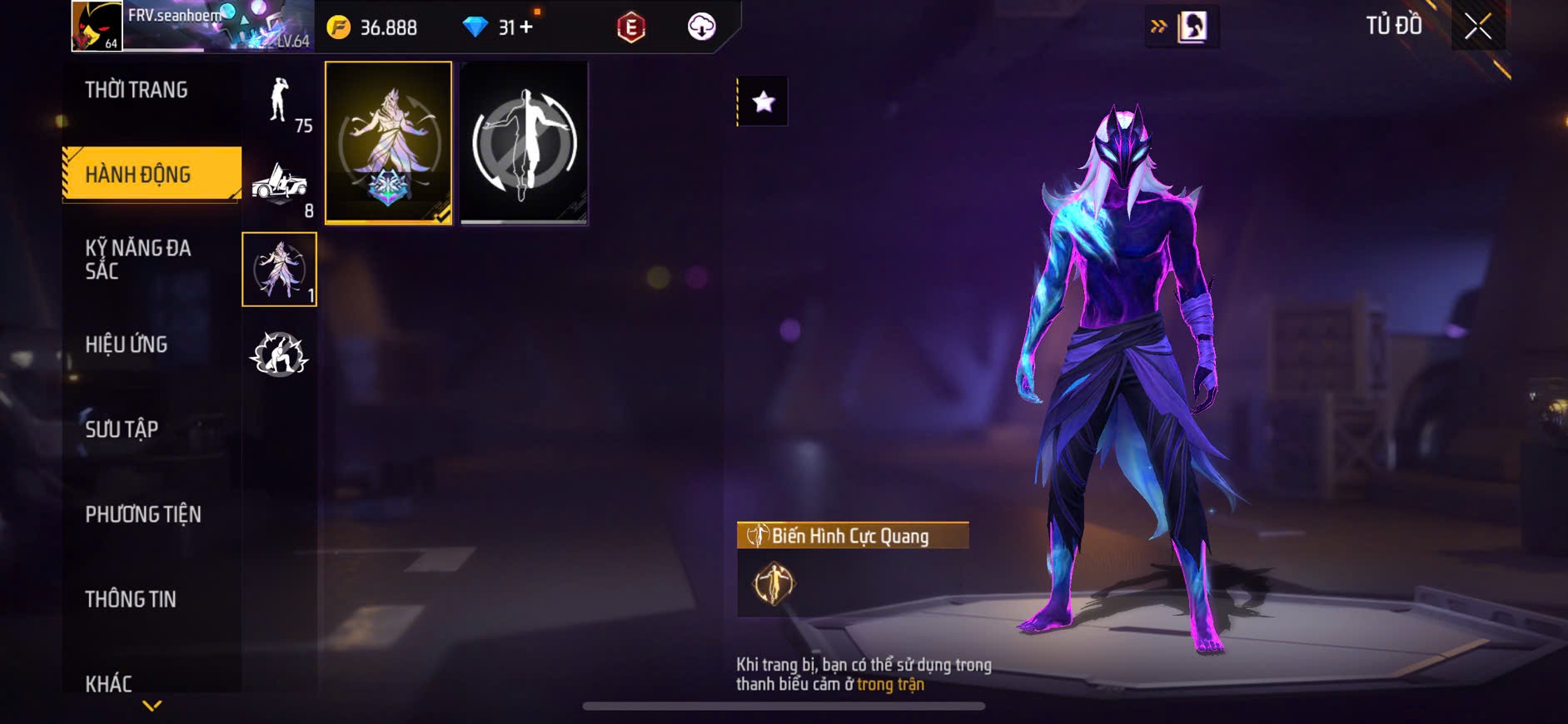Choose the emote subcategory with 75 items
1568x724 pixels.
click(281, 102)
